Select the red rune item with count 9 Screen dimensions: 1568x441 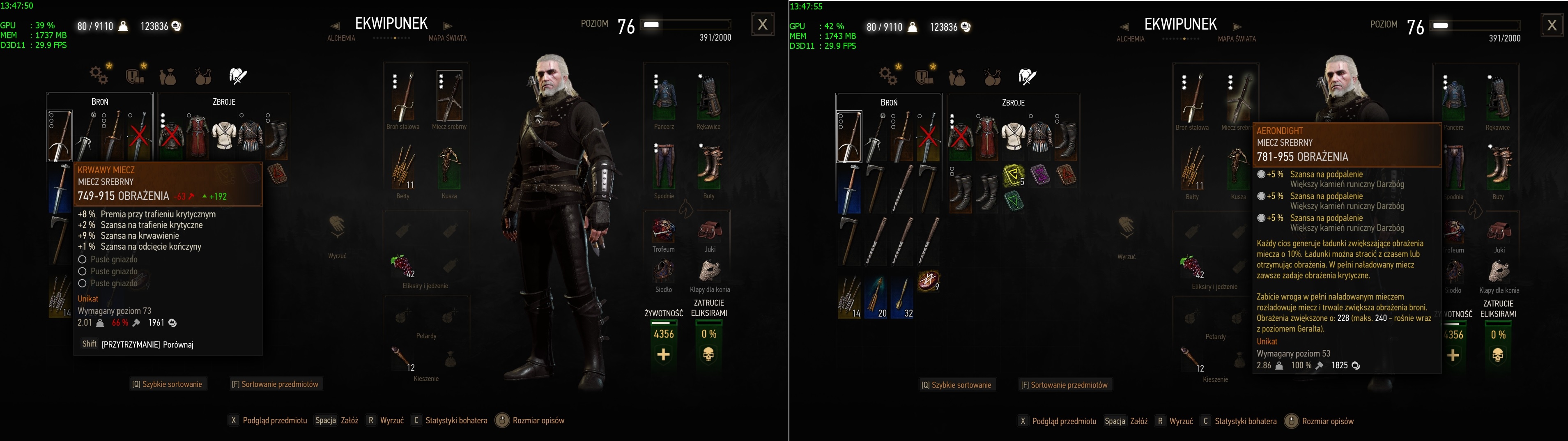928,281
